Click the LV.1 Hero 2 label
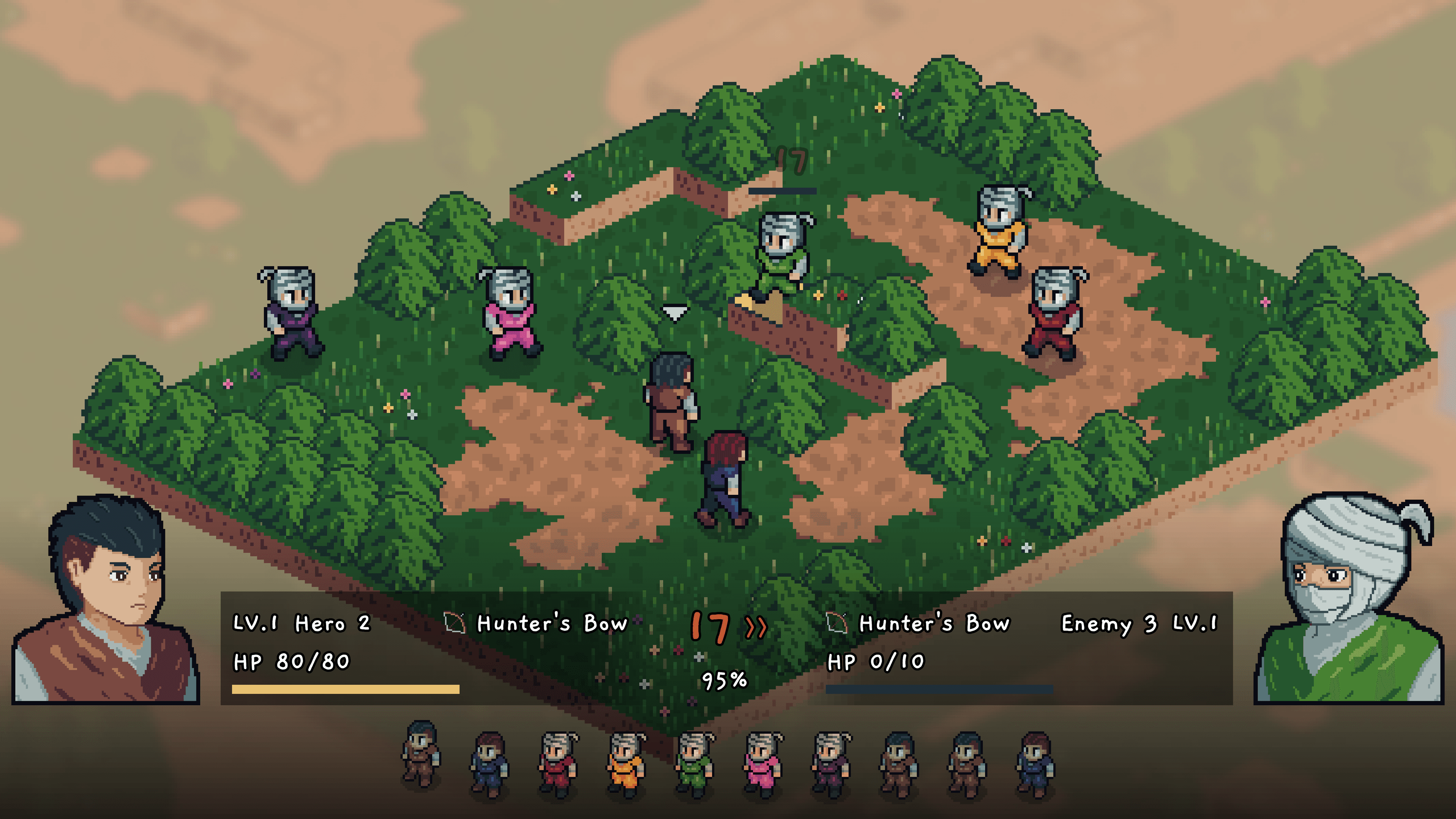 click(301, 622)
